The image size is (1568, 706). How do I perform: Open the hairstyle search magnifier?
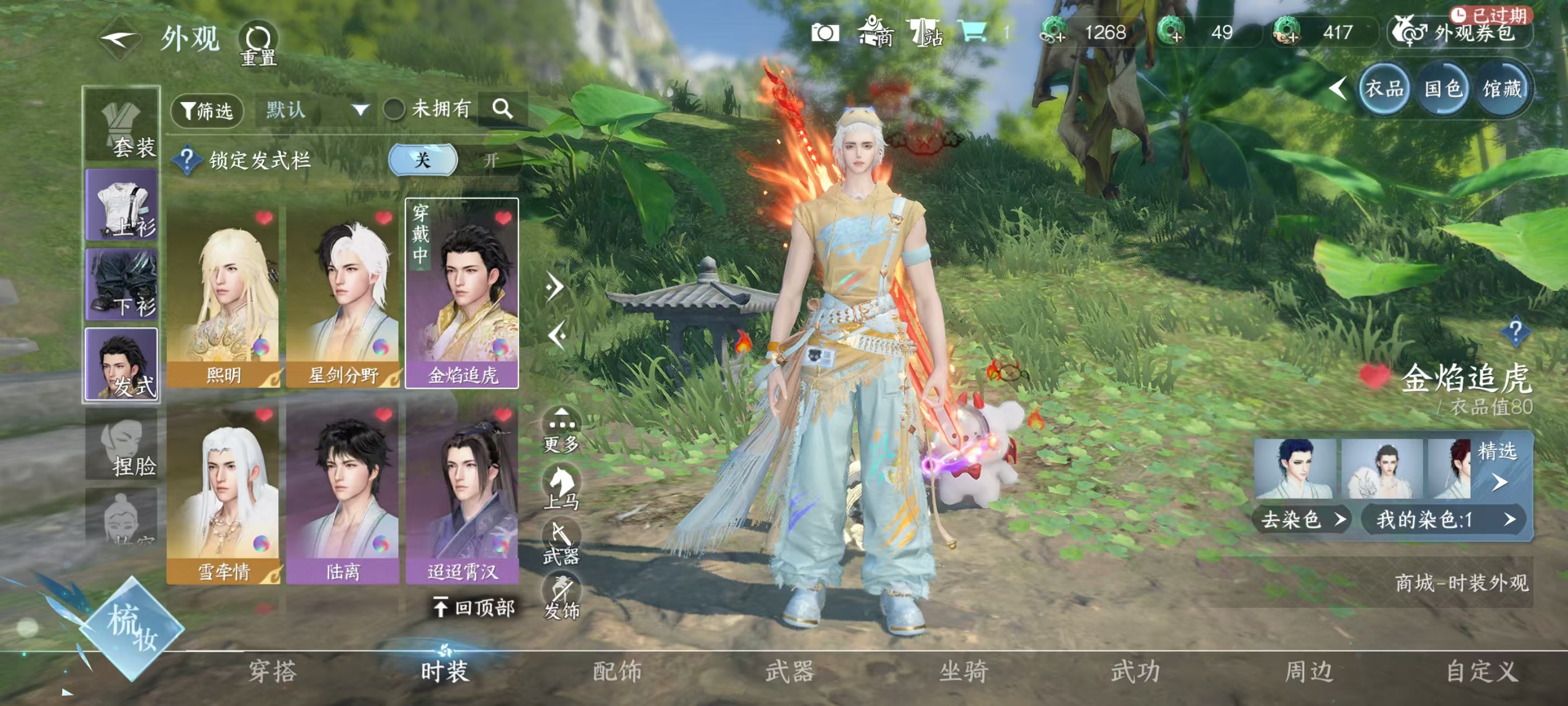coord(502,109)
